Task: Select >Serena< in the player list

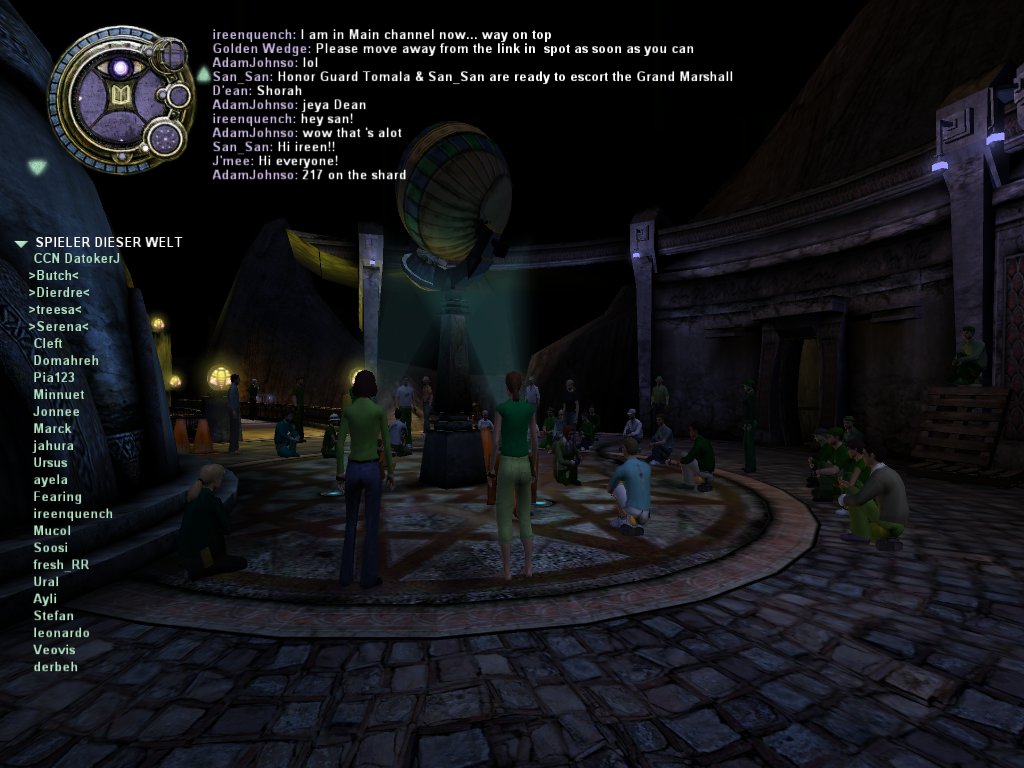Action: click(x=58, y=327)
